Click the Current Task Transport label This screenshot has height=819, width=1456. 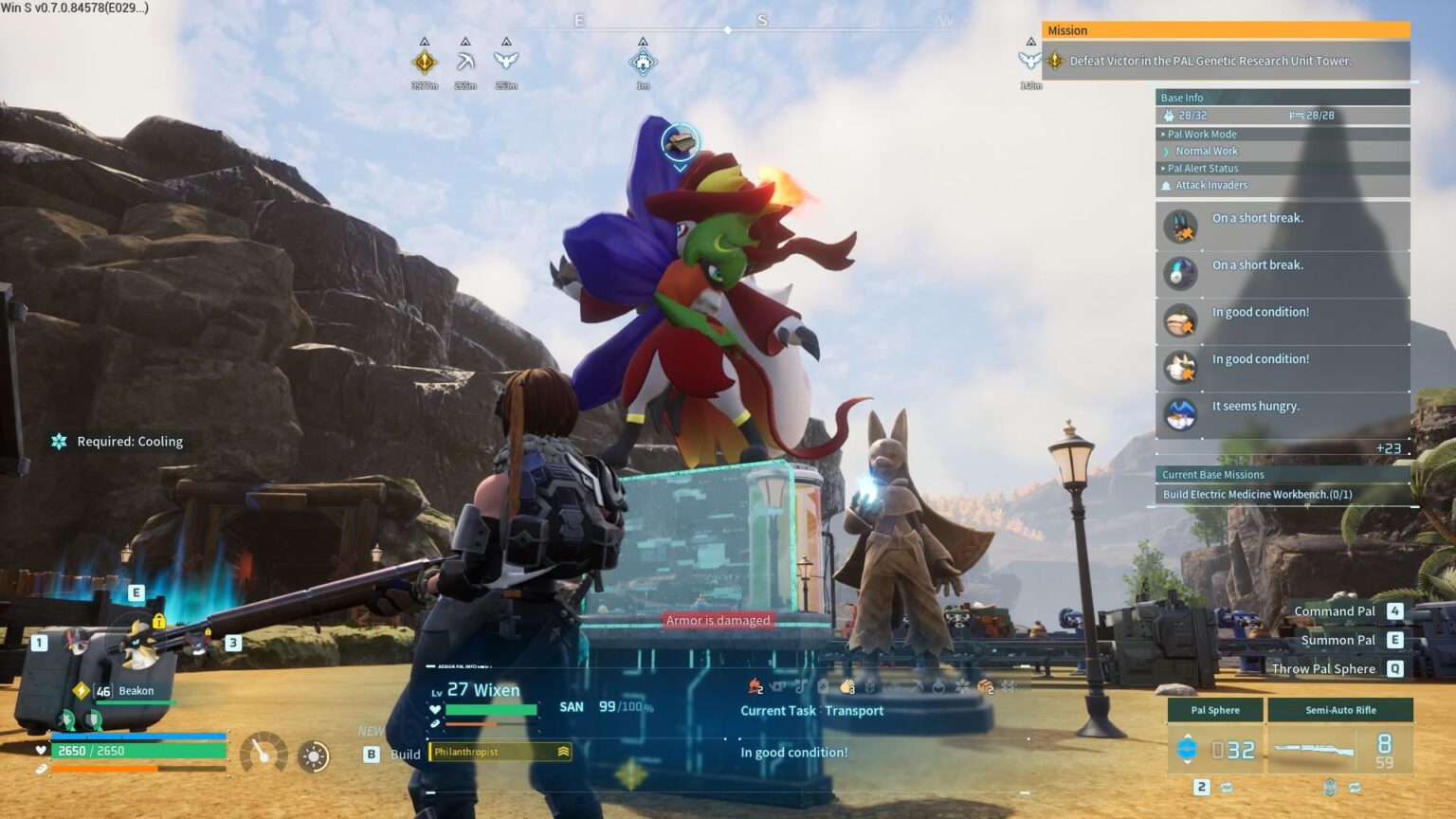811,711
